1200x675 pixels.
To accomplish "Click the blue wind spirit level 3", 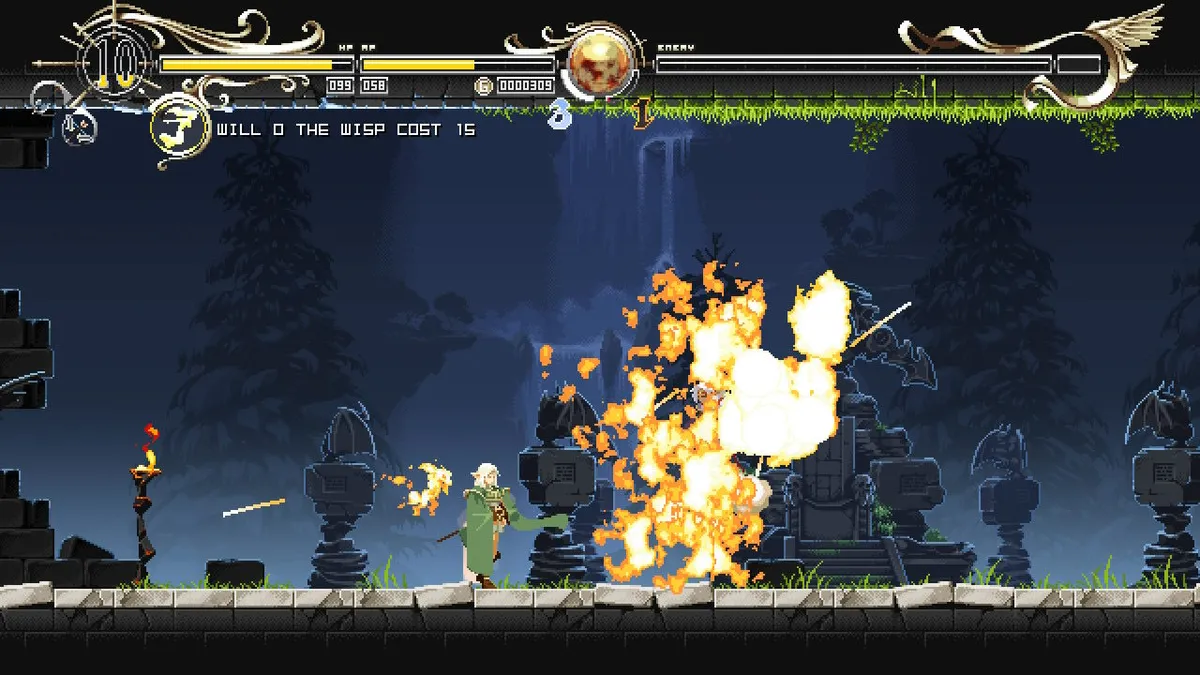I will coord(561,114).
